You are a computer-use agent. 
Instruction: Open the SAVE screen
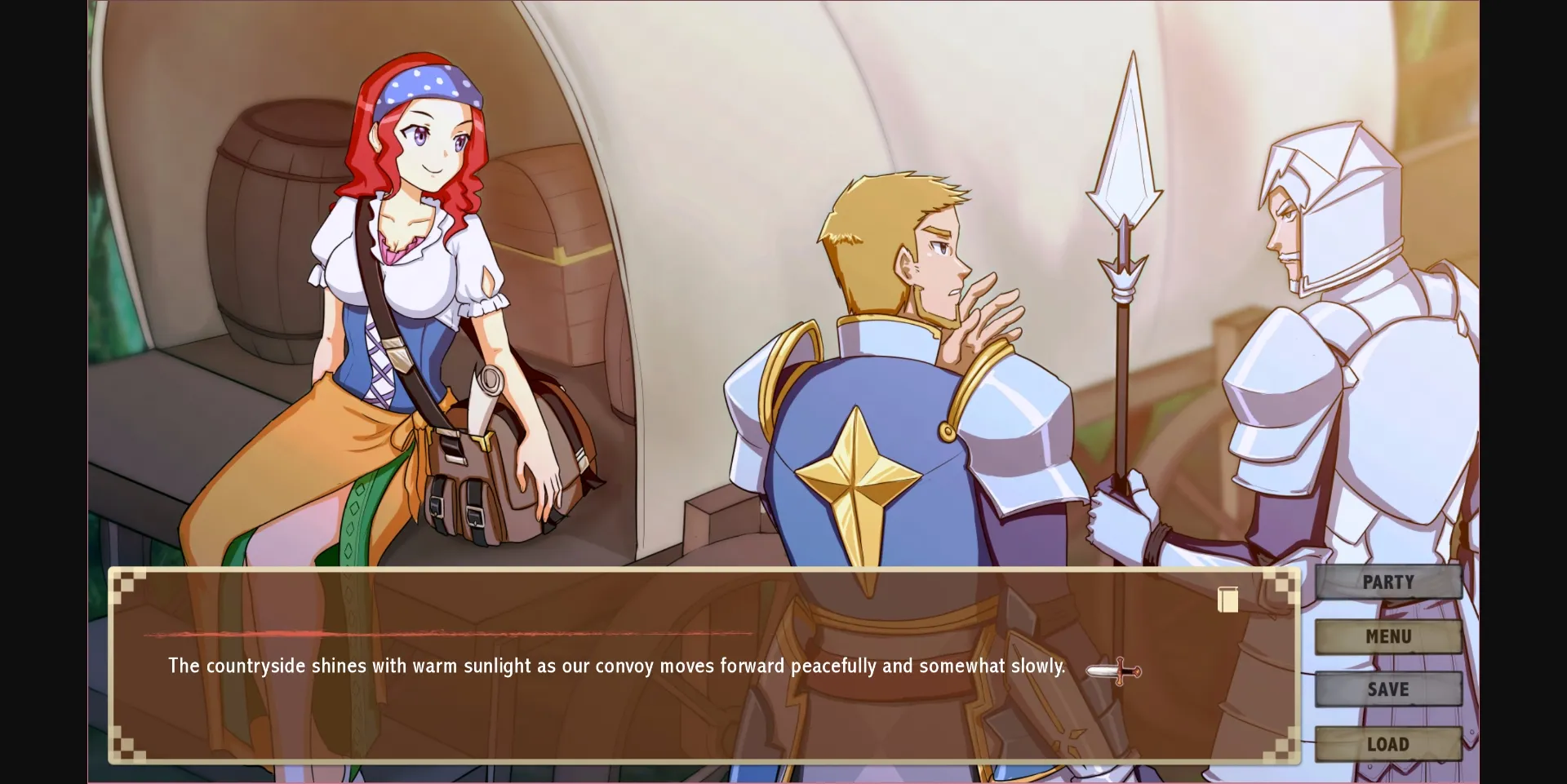click(x=1387, y=689)
